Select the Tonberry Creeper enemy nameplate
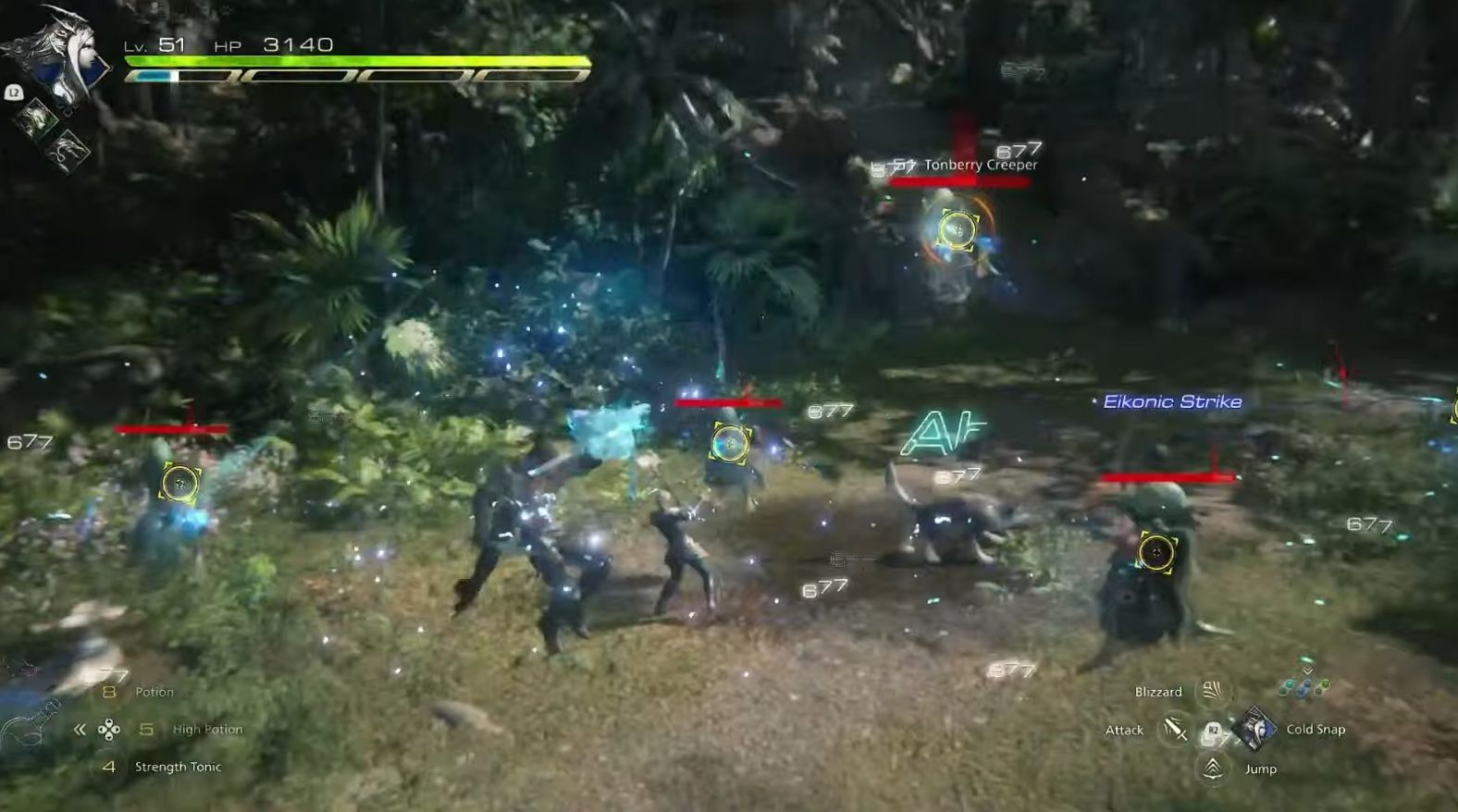This screenshot has height=812, width=1458. [980, 164]
